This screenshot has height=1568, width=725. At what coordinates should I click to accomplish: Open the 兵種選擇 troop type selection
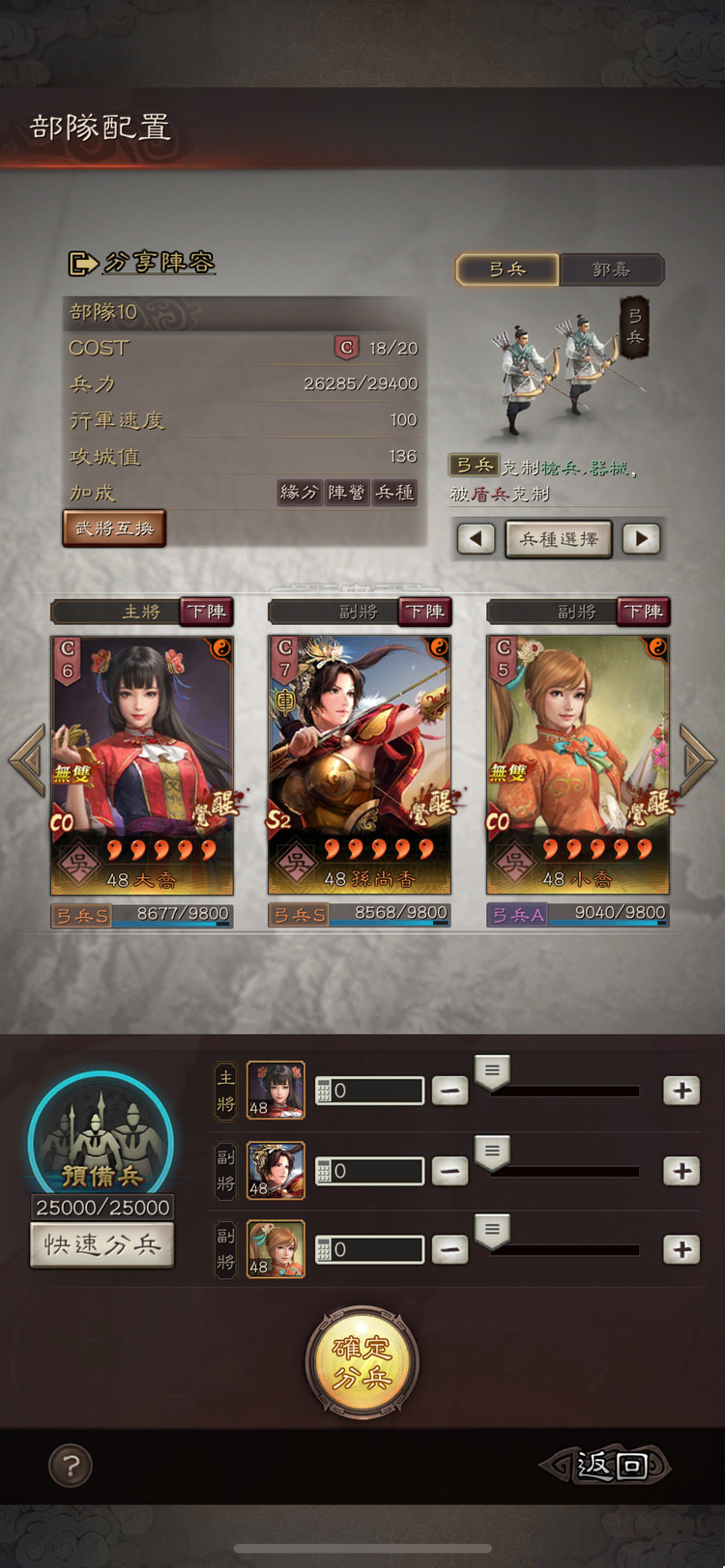pos(559,539)
